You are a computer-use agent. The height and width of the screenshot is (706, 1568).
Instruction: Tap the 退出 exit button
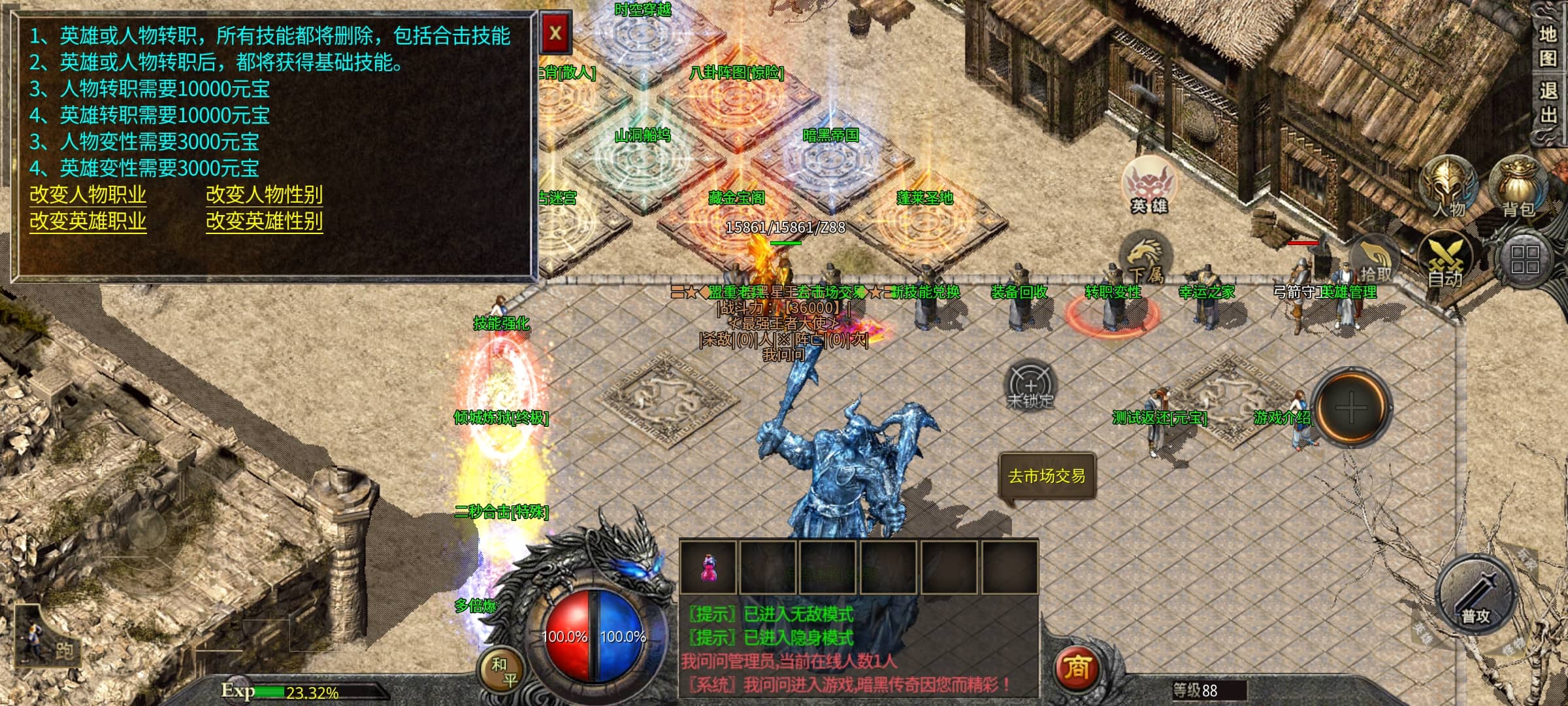tap(1548, 102)
